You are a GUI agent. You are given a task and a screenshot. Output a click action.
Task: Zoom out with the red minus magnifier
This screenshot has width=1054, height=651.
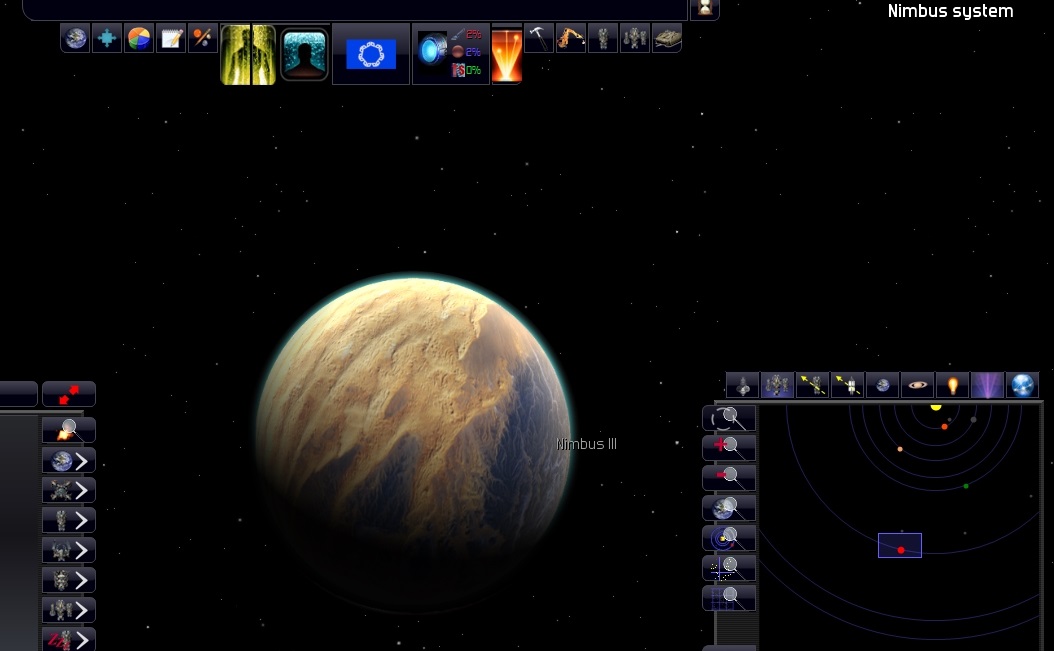pyautogui.click(x=730, y=478)
